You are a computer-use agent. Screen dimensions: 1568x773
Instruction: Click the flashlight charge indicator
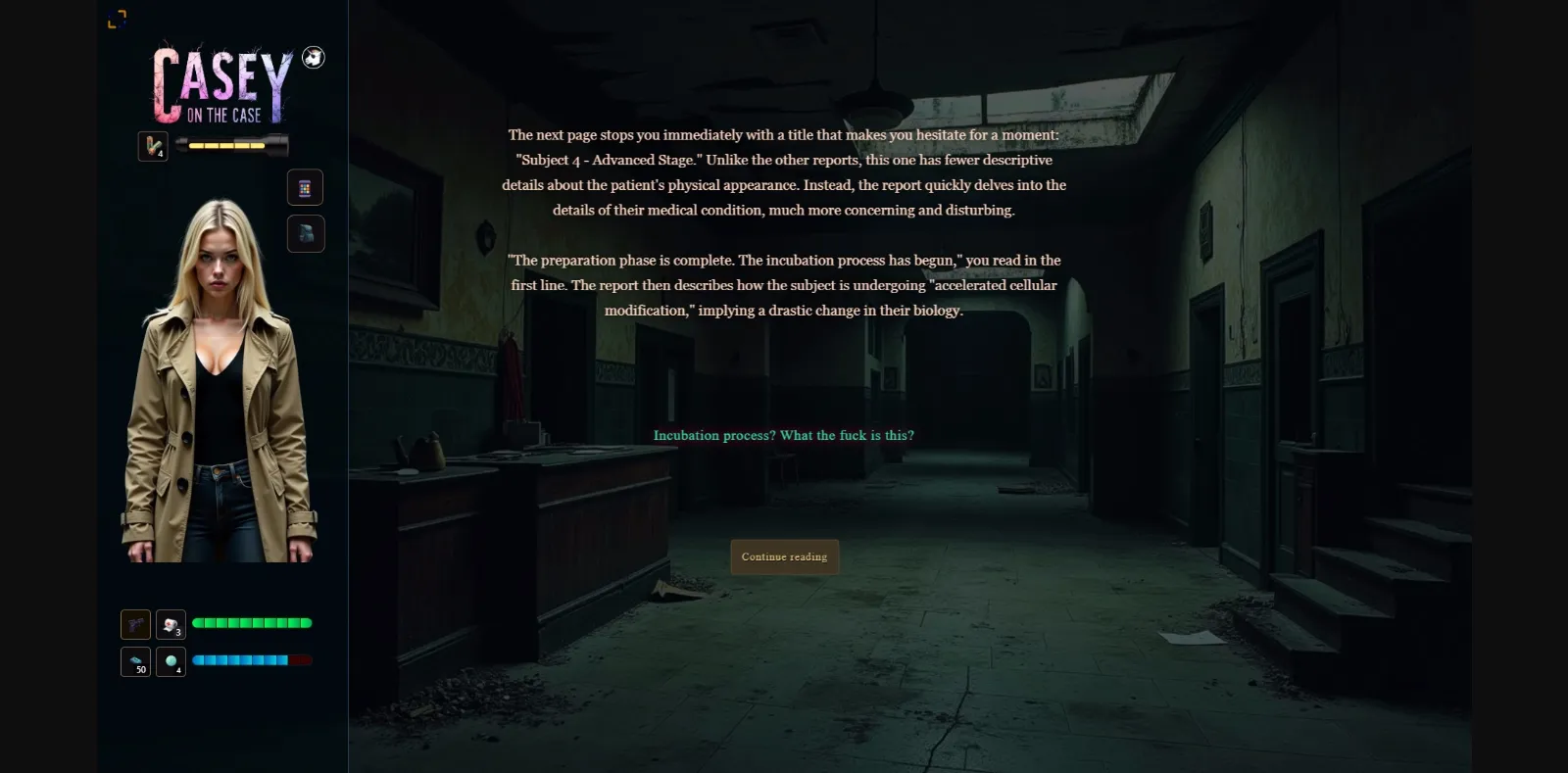tap(227, 146)
